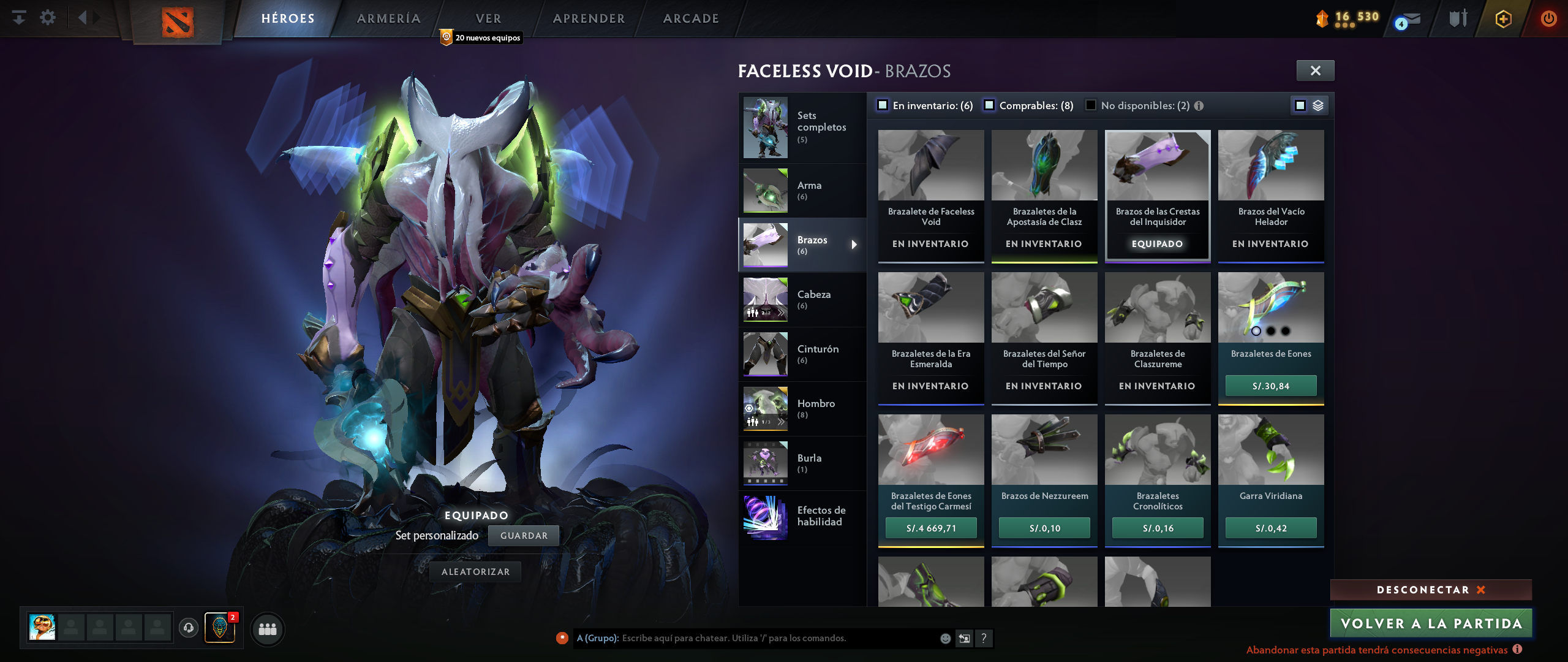Enable the No disponibles filter
The image size is (1568, 662).
coord(1090,105)
